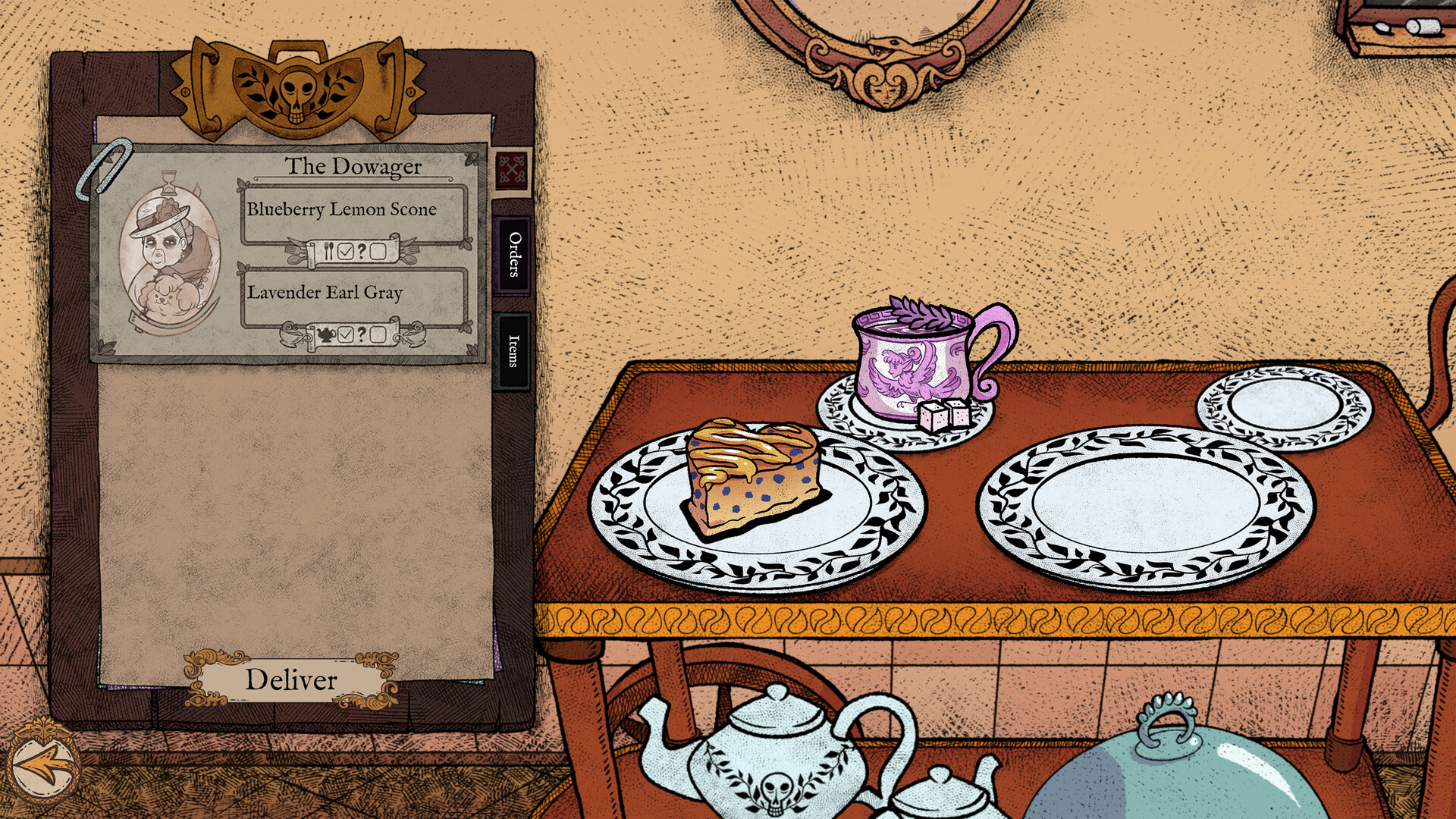Click the Blueberry Lemon Scone order label
This screenshot has width=1456, height=819.
point(343,210)
